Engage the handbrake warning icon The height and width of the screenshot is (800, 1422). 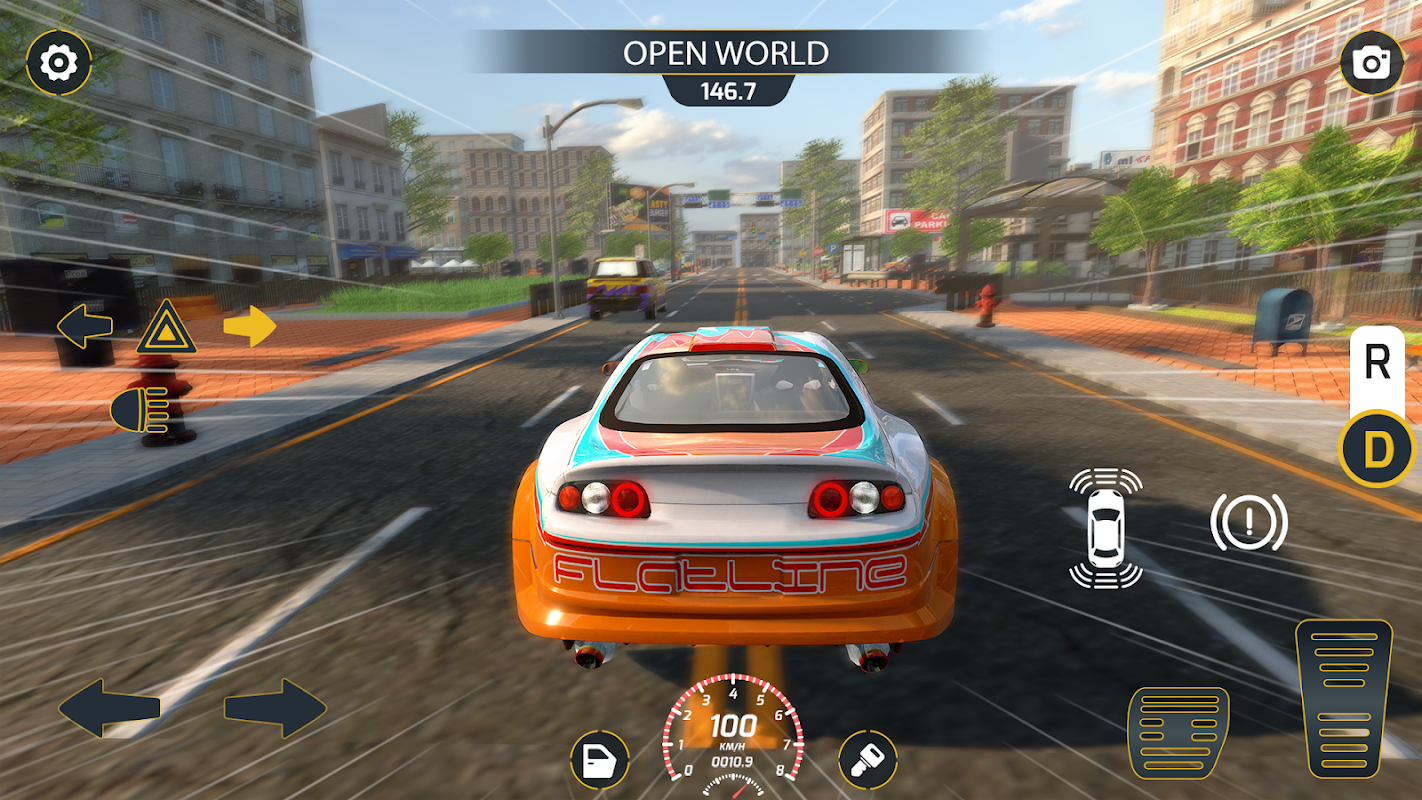click(x=1249, y=522)
